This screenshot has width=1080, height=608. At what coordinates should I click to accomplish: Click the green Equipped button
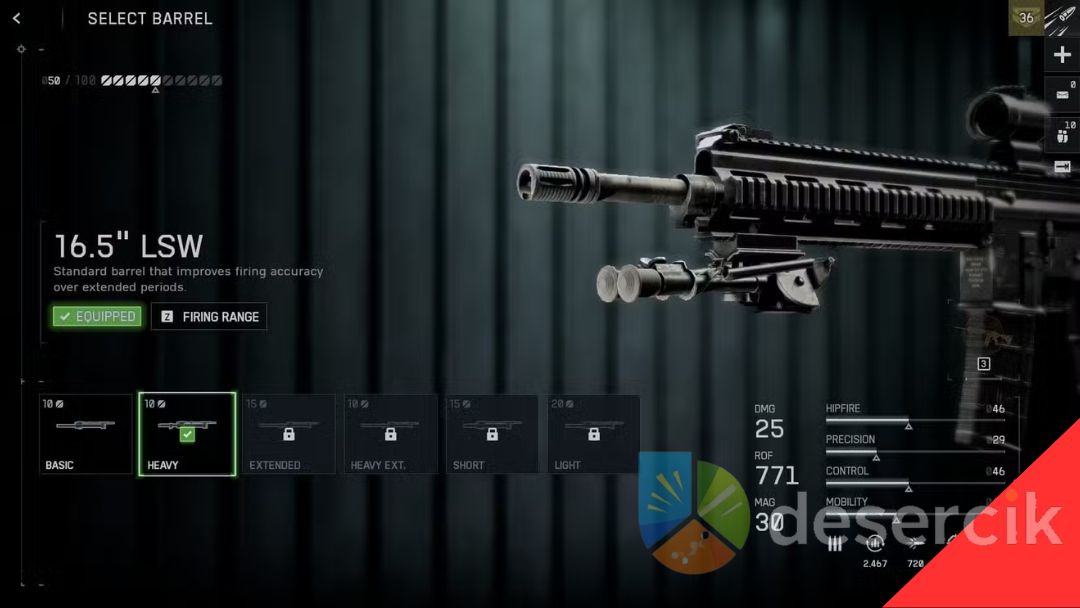pos(97,317)
